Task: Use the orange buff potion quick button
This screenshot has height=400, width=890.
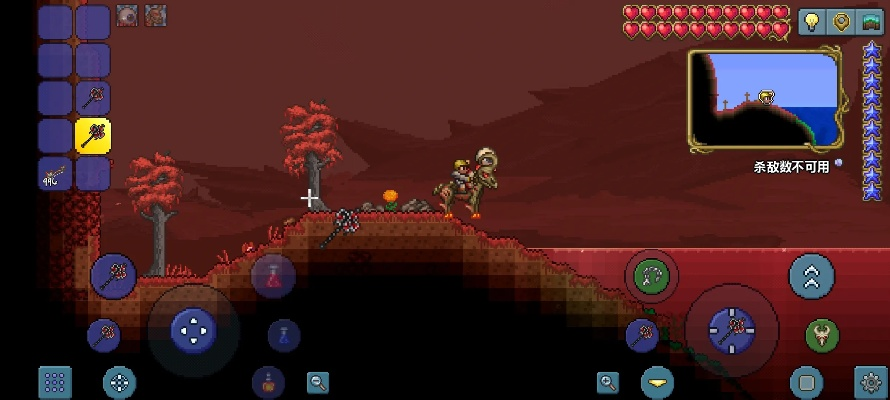Action: point(268,381)
